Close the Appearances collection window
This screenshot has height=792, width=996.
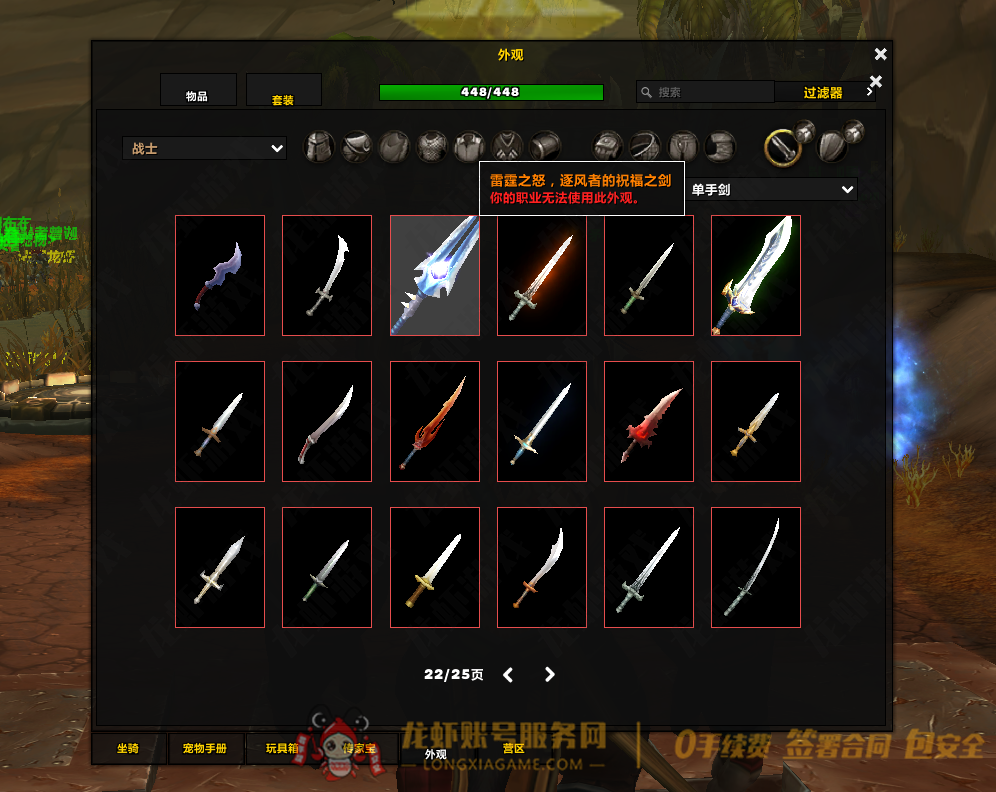pos(880,54)
